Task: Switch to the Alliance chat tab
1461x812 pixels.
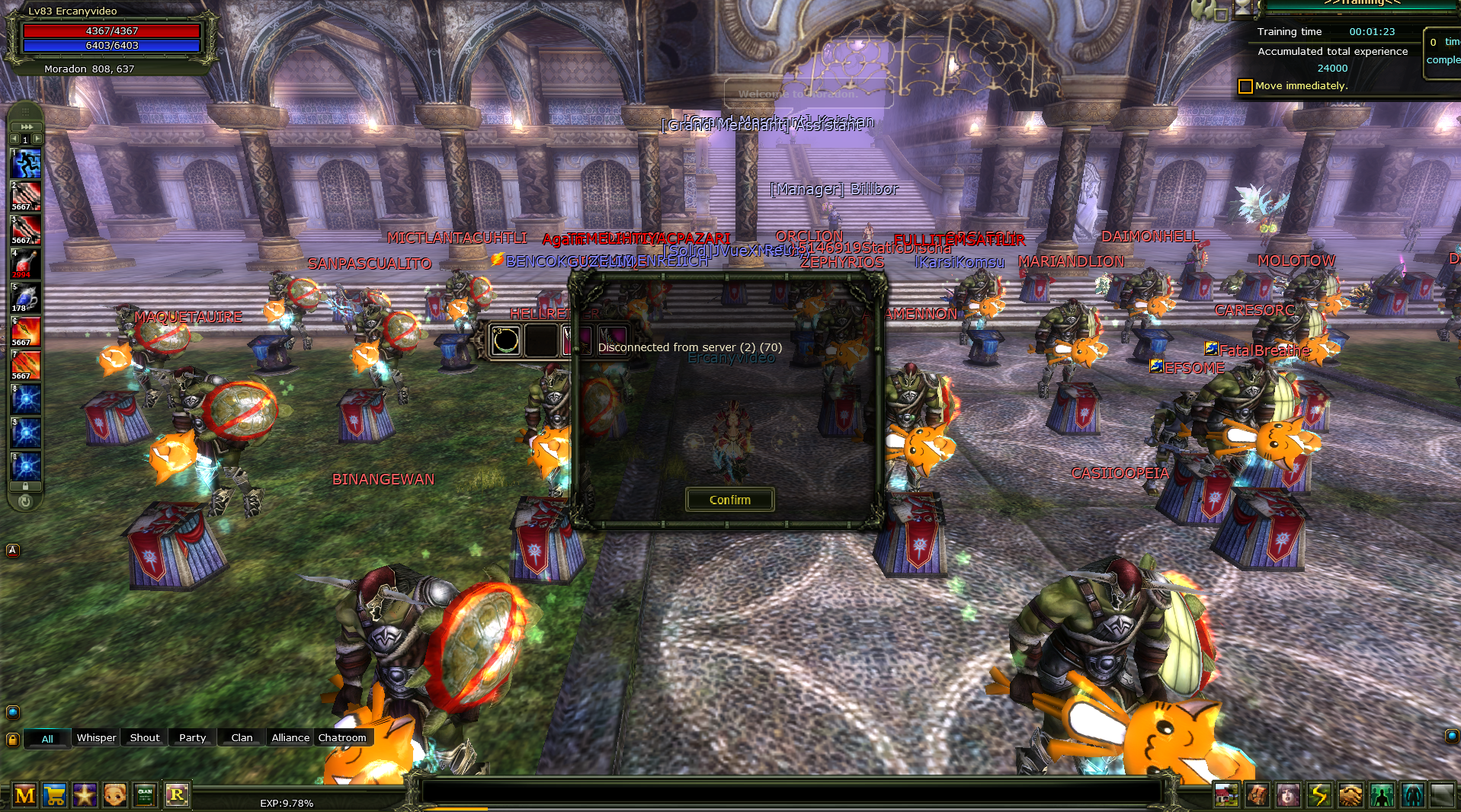Action: [290, 737]
